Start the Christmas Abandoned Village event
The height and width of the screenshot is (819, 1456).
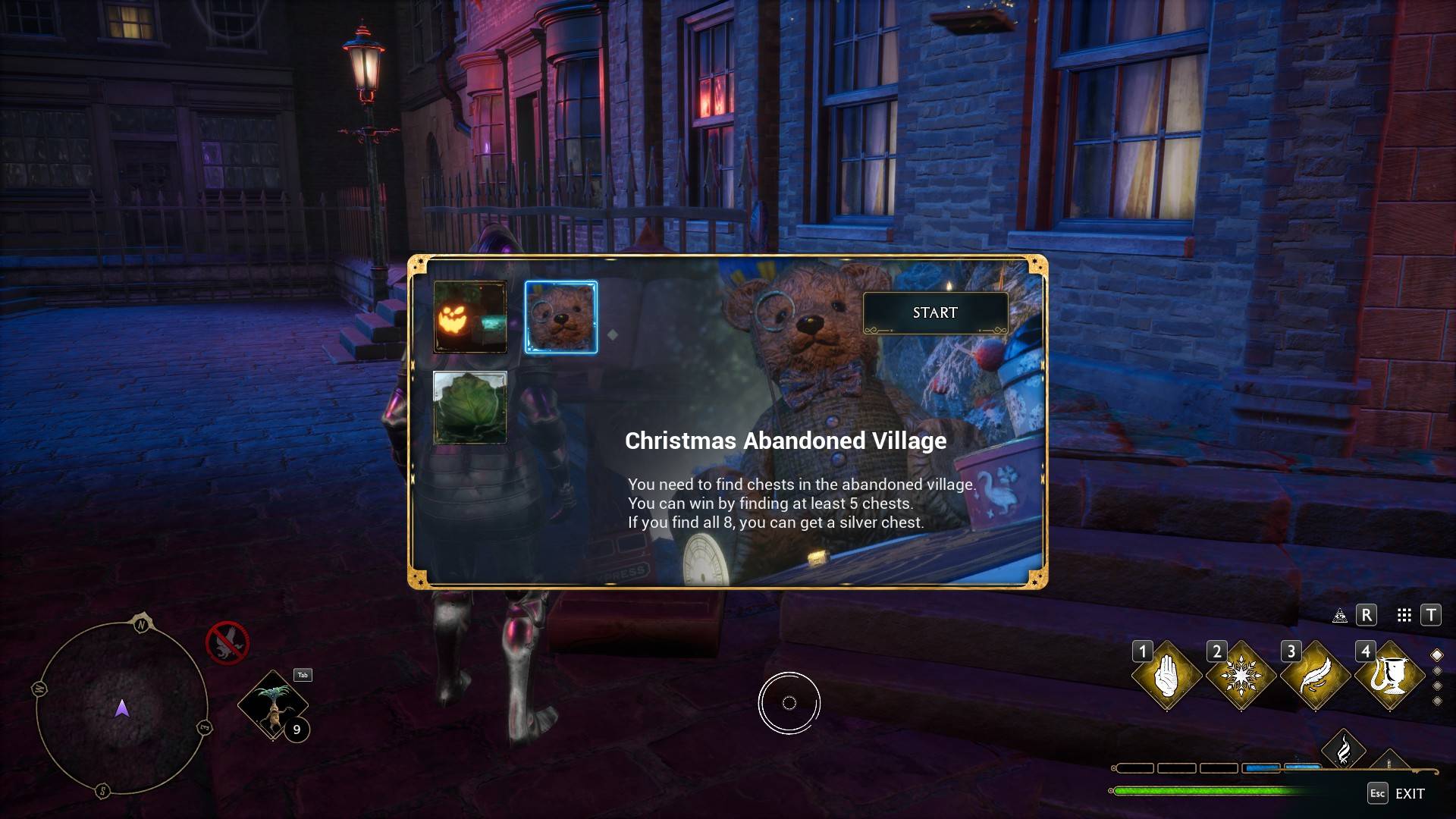[x=935, y=312]
